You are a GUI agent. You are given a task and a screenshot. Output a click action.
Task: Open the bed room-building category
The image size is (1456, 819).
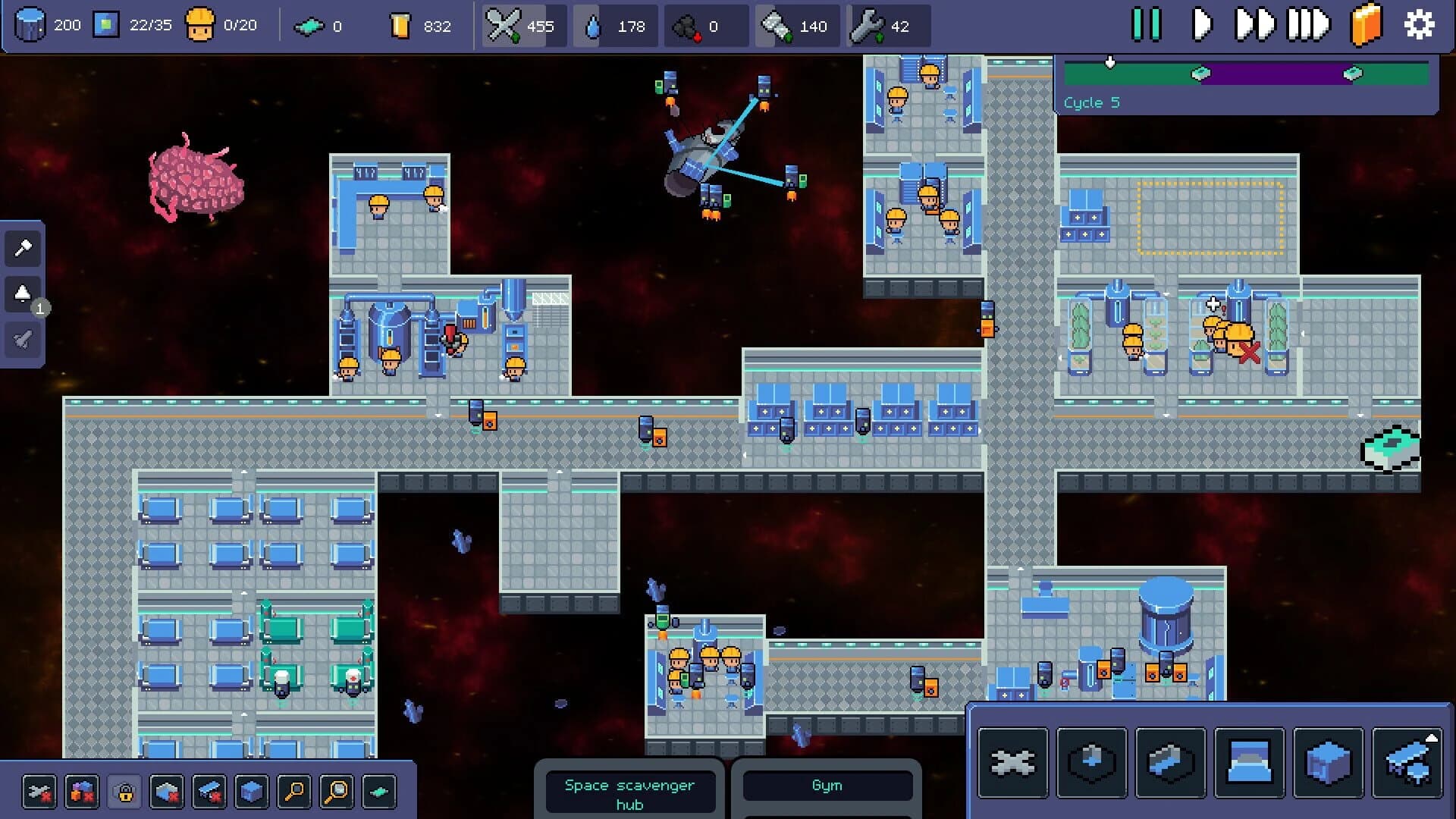click(x=1250, y=762)
